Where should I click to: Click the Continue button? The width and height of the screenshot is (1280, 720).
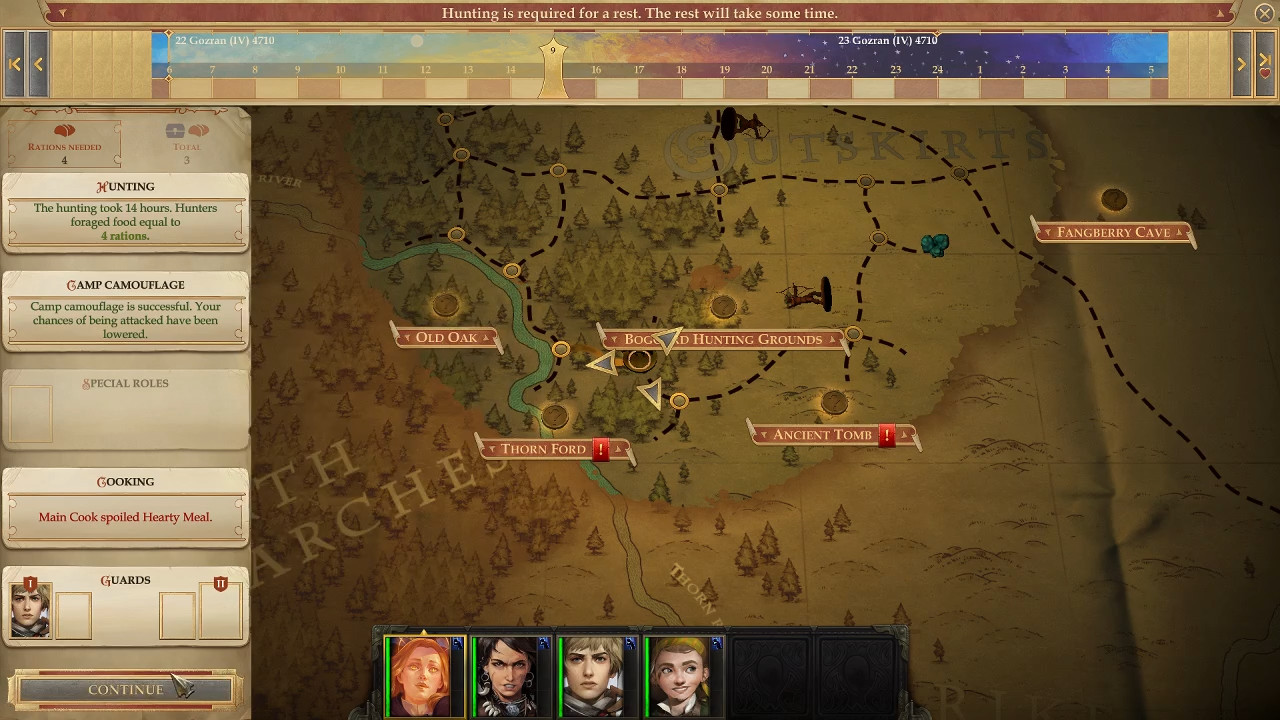(x=125, y=690)
